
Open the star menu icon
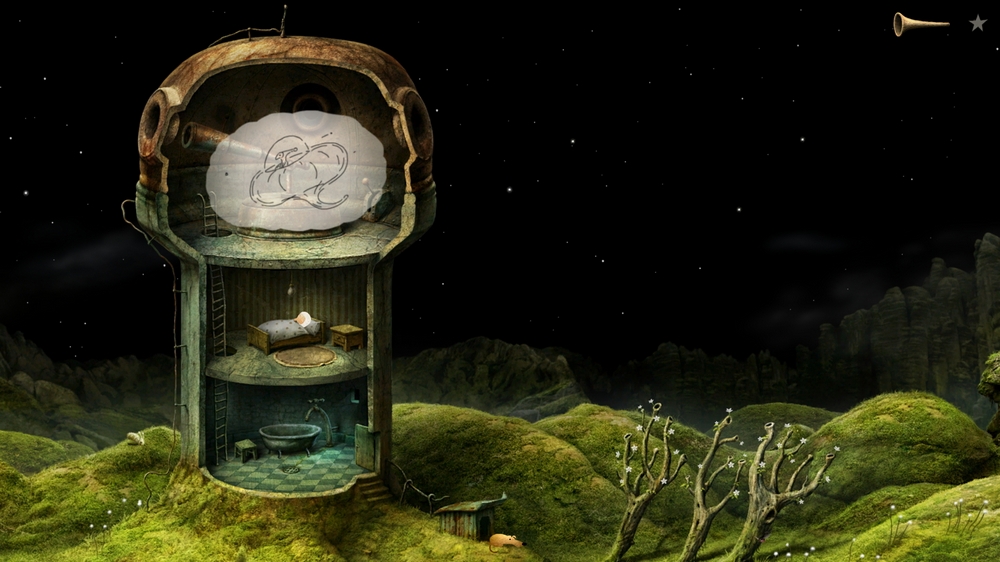977,22
